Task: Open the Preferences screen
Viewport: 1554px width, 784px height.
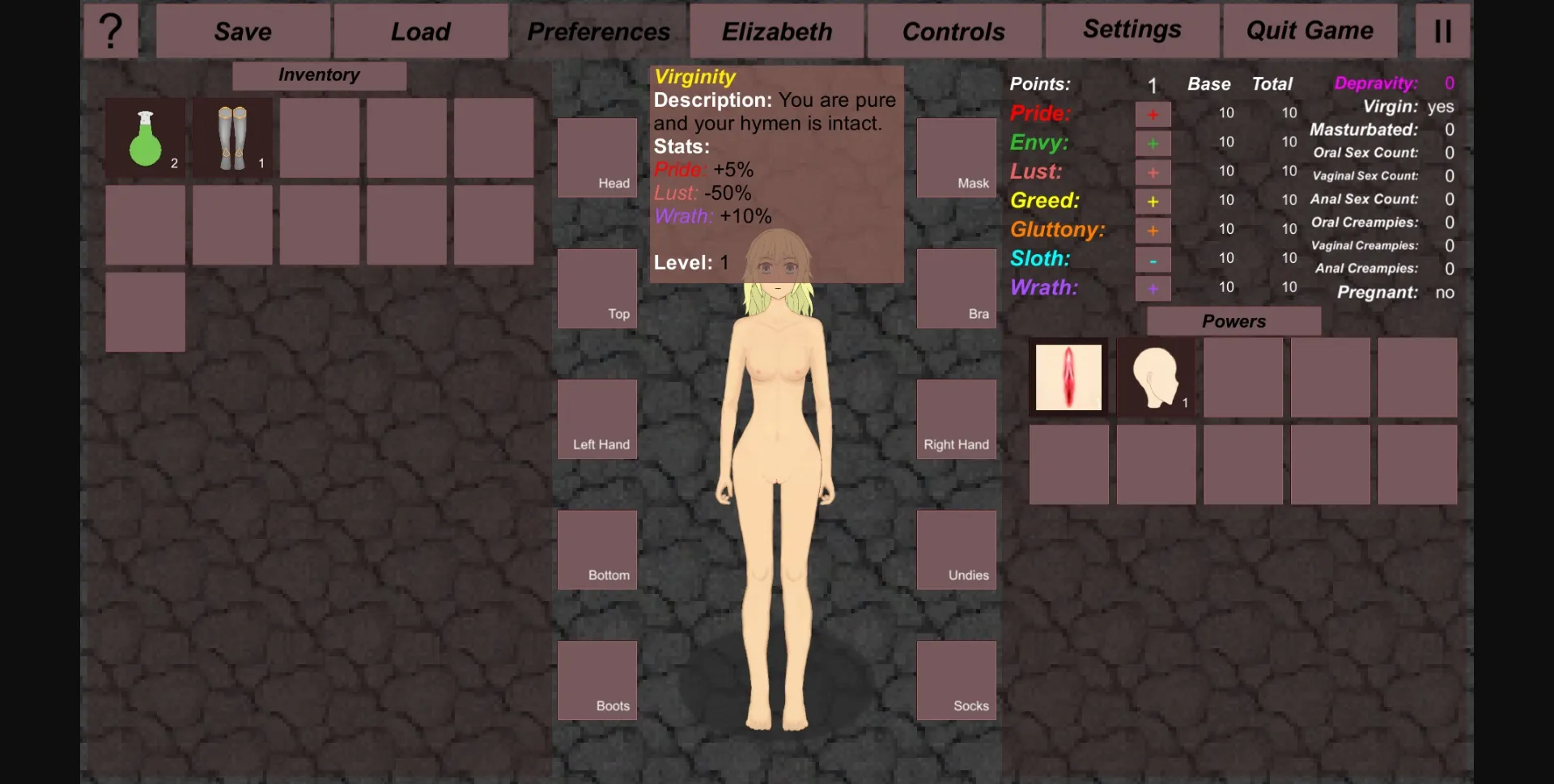Action: (598, 31)
